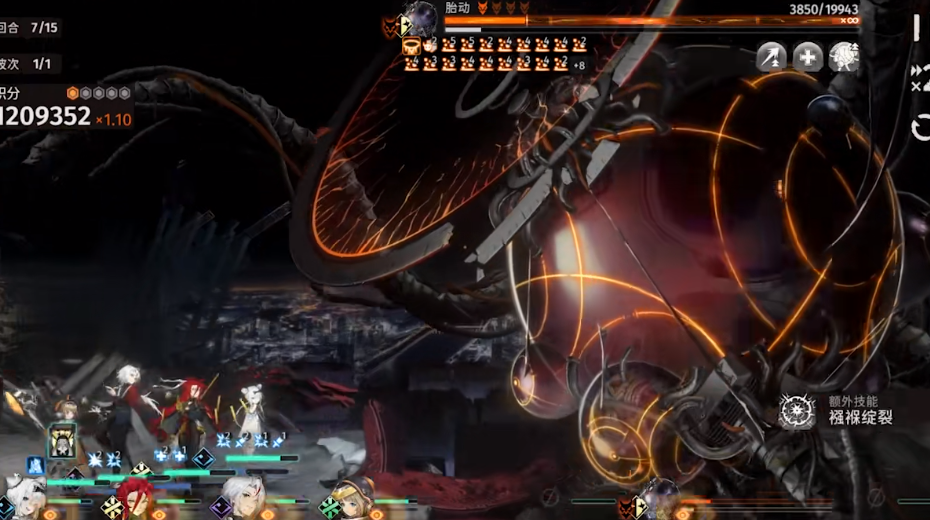Inspect the blue skill icon beside the unit card

point(35,465)
